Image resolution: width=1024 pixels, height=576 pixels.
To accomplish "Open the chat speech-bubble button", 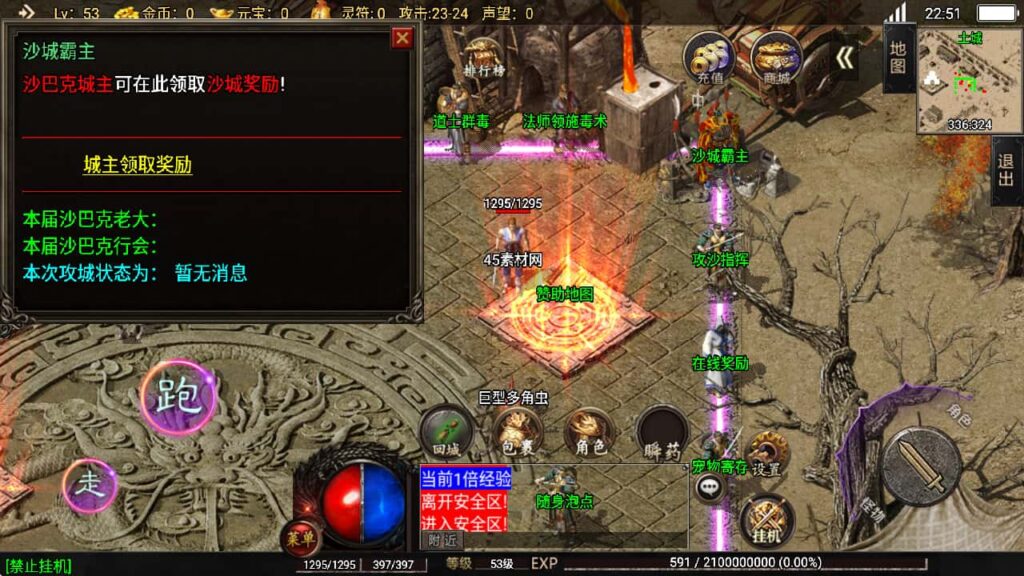I will (711, 487).
